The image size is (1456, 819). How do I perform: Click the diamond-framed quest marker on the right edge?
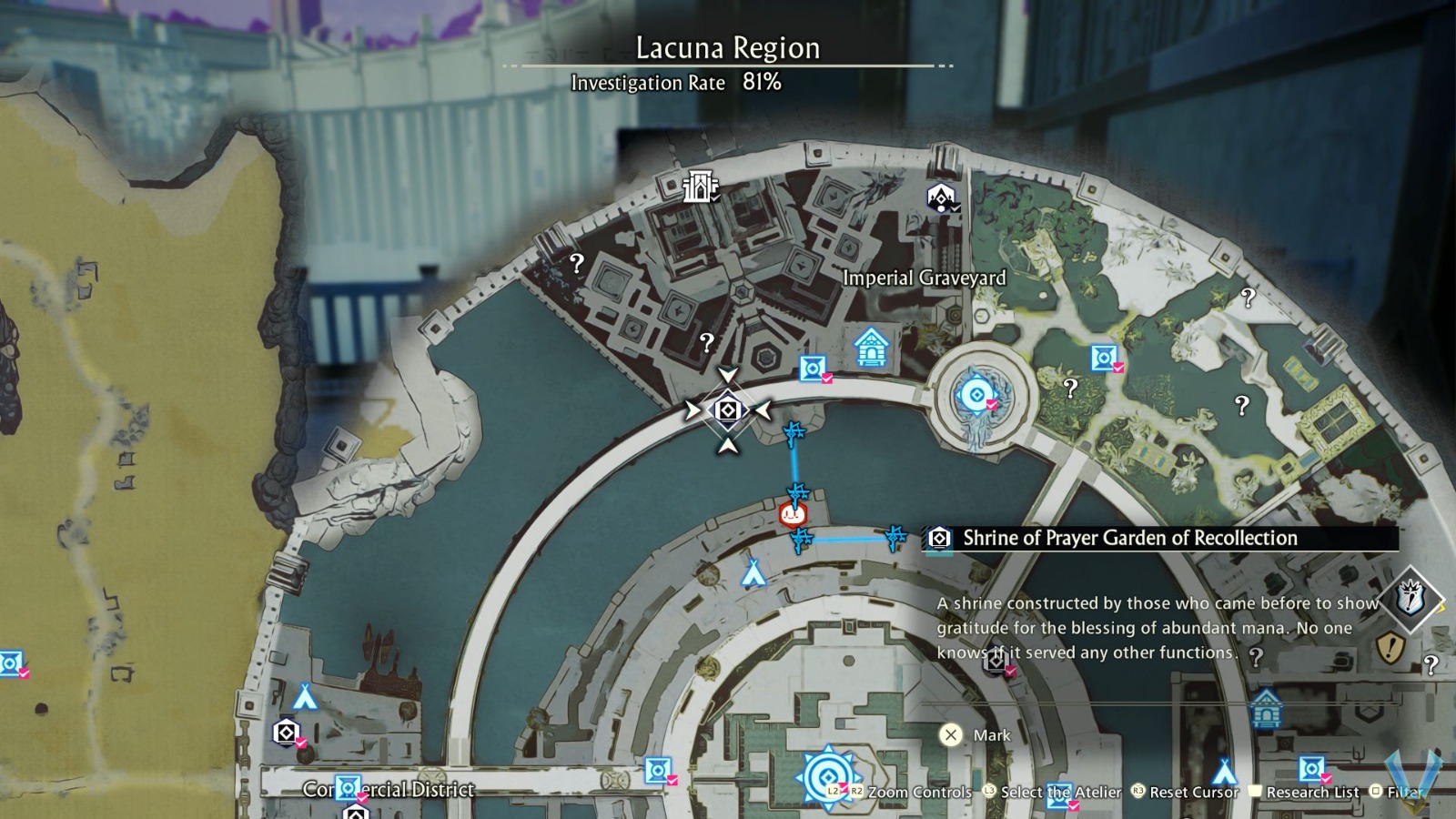[1410, 599]
